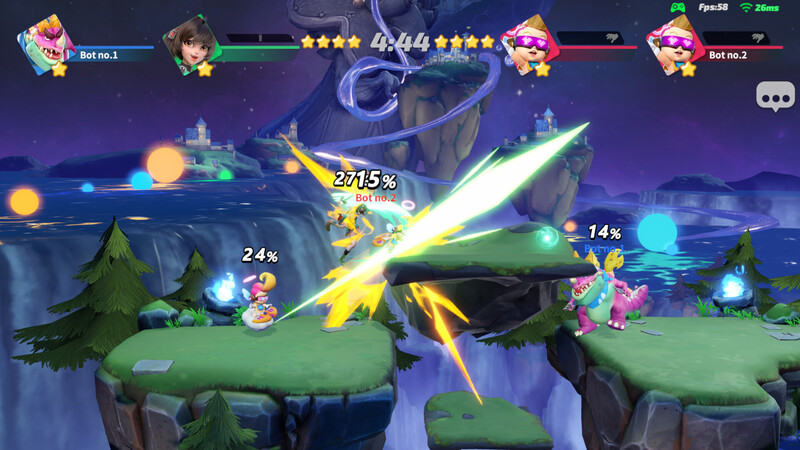Select Bot no.1's green monster portrait
This screenshot has width=800, height=450.
coord(45,44)
